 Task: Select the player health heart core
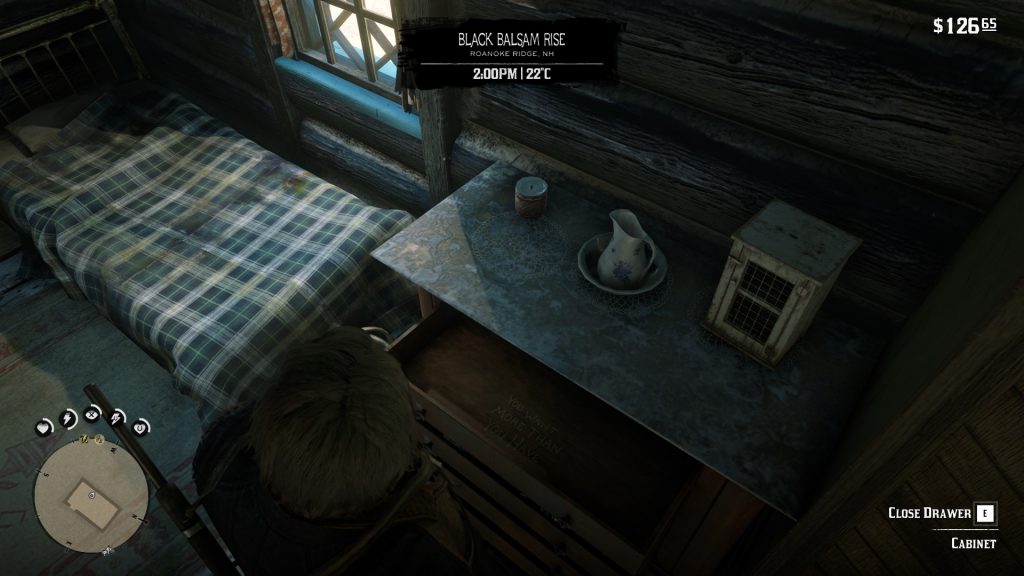pyautogui.click(x=45, y=426)
